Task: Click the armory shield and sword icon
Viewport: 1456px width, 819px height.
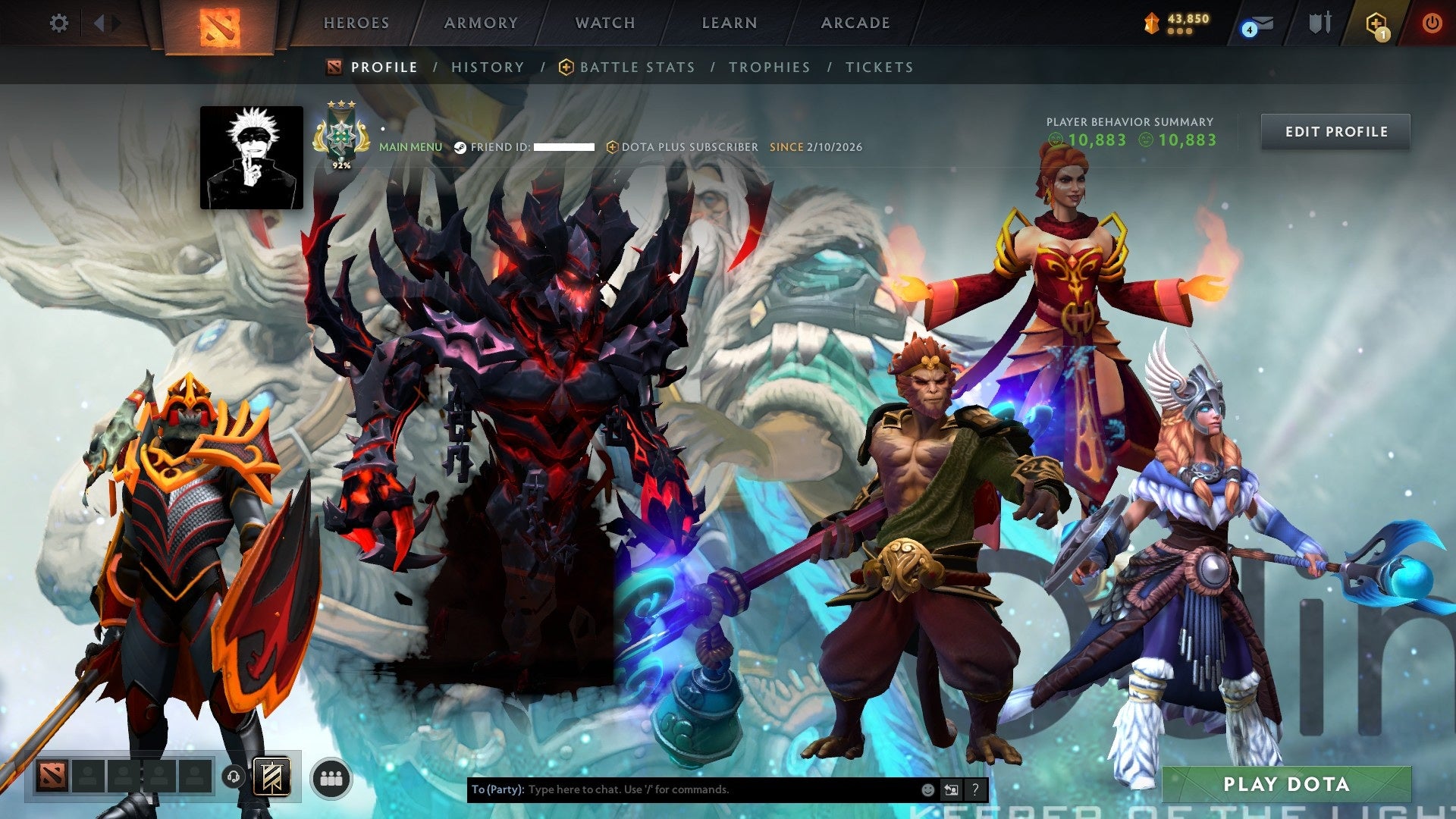Action: [x=1319, y=23]
